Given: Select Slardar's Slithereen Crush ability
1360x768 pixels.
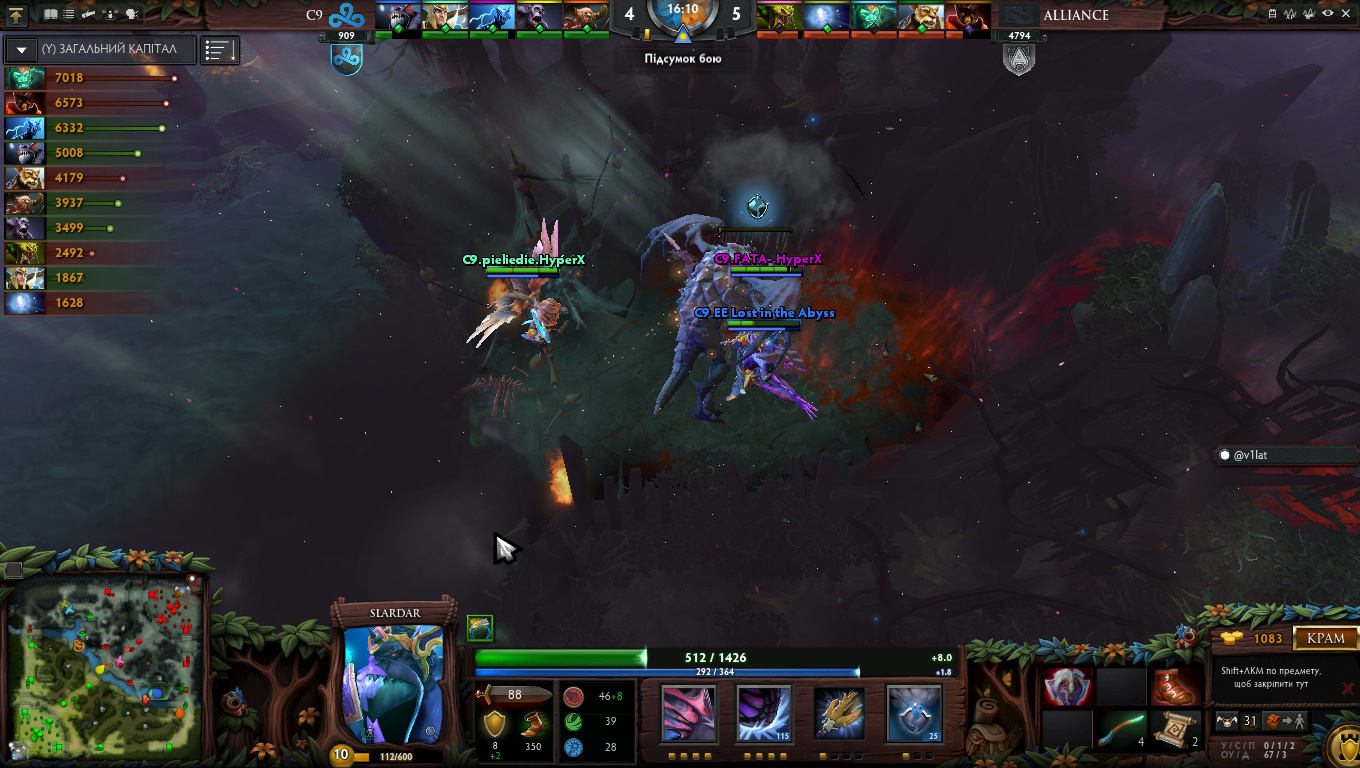Looking at the screenshot, I should click(764, 713).
